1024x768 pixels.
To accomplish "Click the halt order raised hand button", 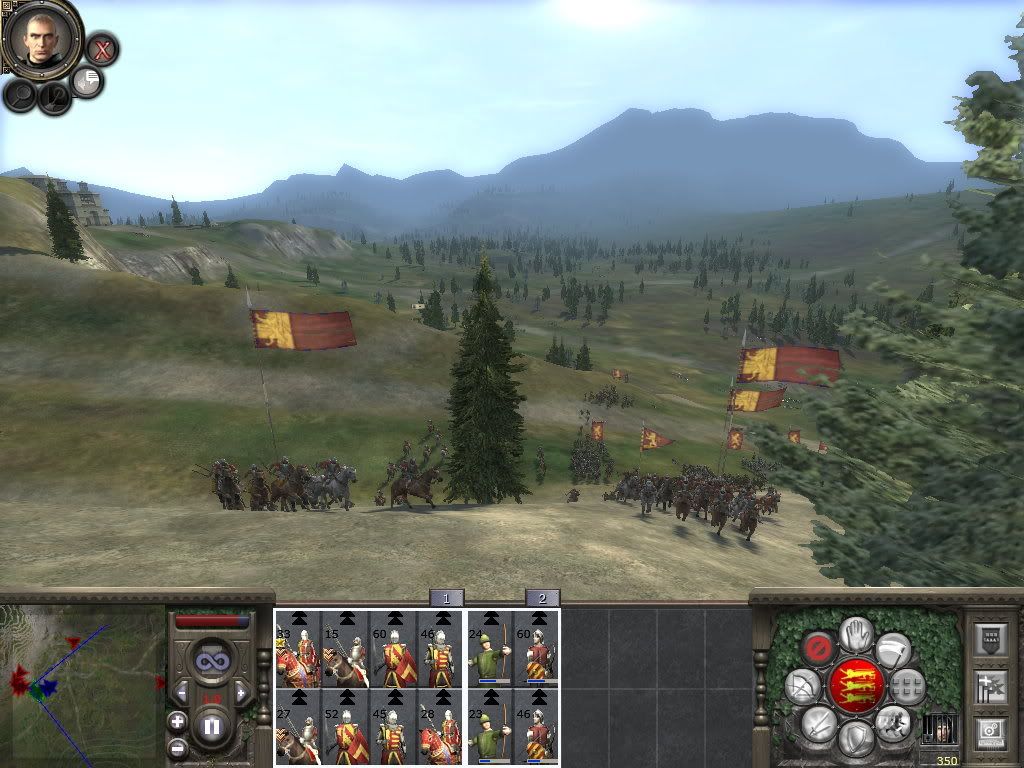I will pos(855,634).
